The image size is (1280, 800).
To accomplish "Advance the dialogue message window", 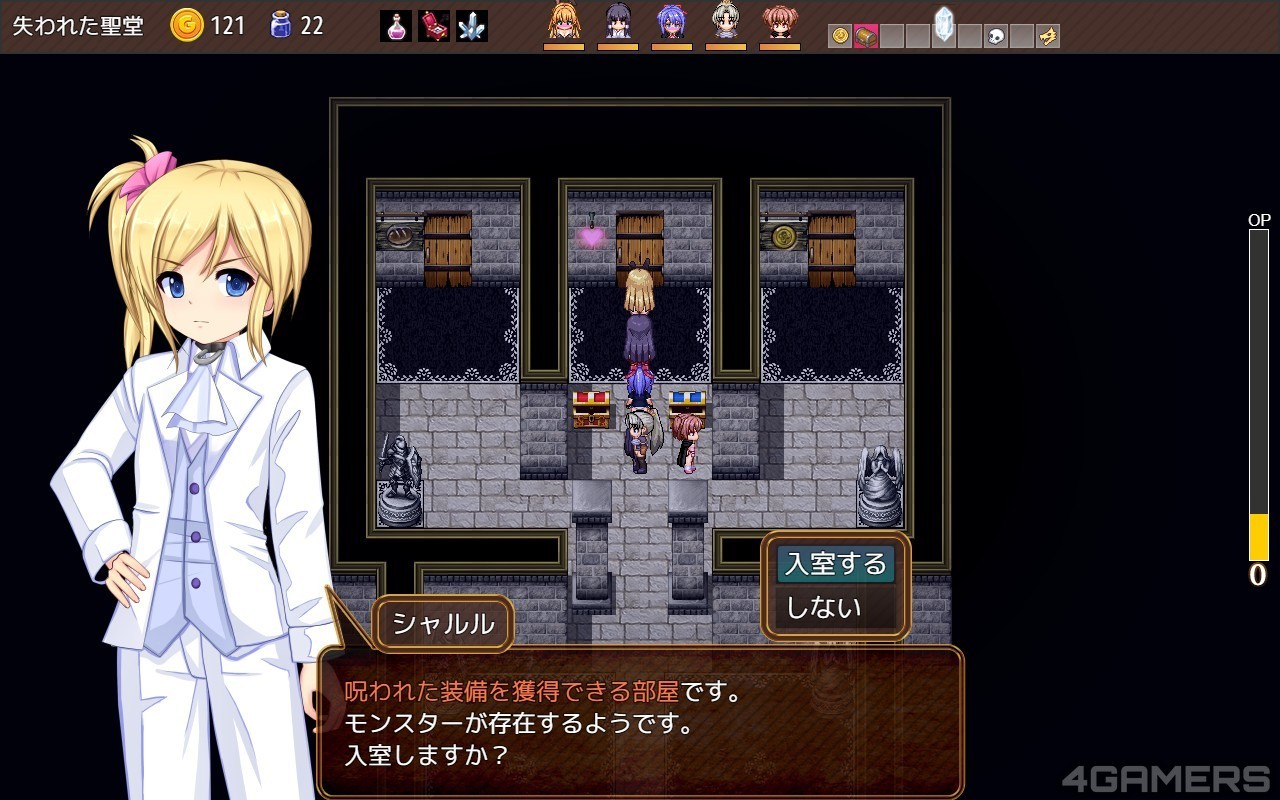I will (640, 722).
